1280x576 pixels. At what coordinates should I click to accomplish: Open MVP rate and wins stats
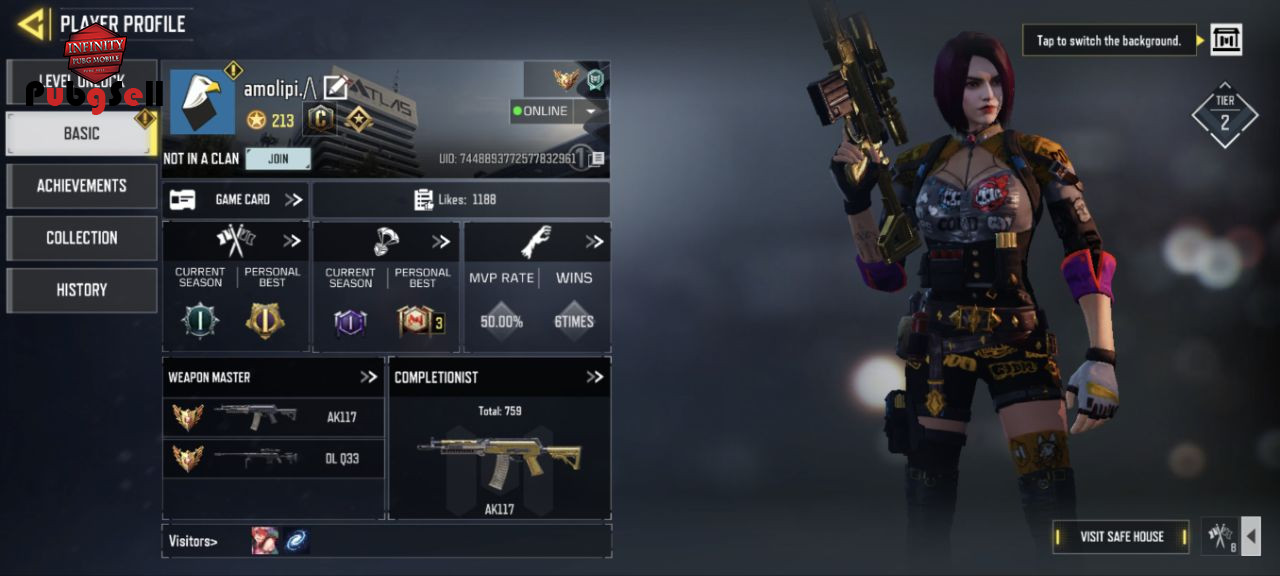[594, 242]
